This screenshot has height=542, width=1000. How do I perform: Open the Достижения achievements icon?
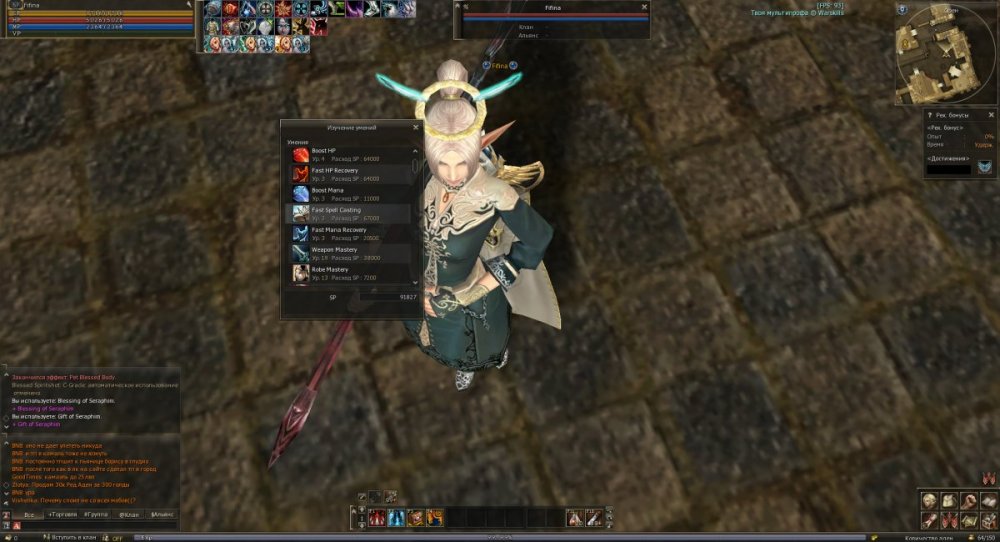[984, 166]
